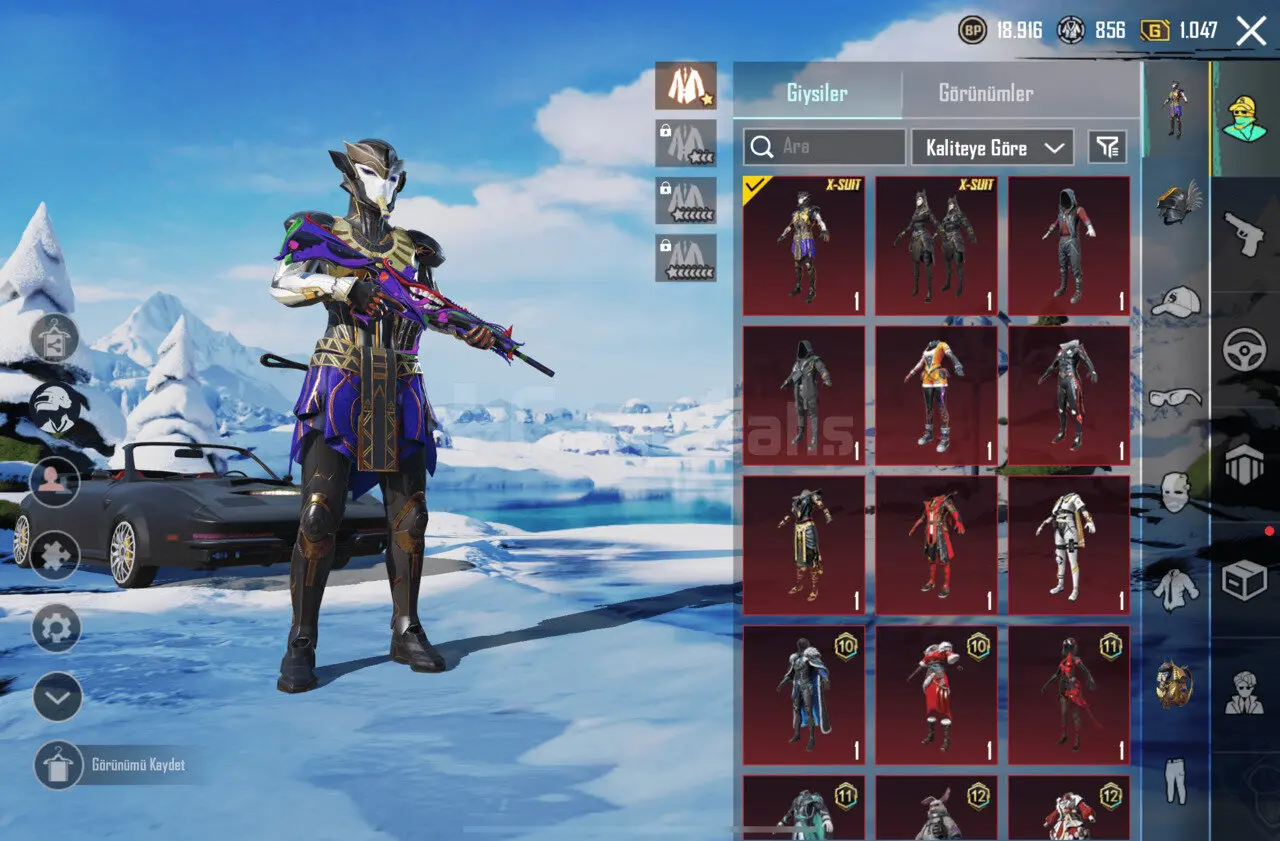Screen dimensions: 1280x841
Task: Choose the orange and white outfit
Action: [936, 395]
